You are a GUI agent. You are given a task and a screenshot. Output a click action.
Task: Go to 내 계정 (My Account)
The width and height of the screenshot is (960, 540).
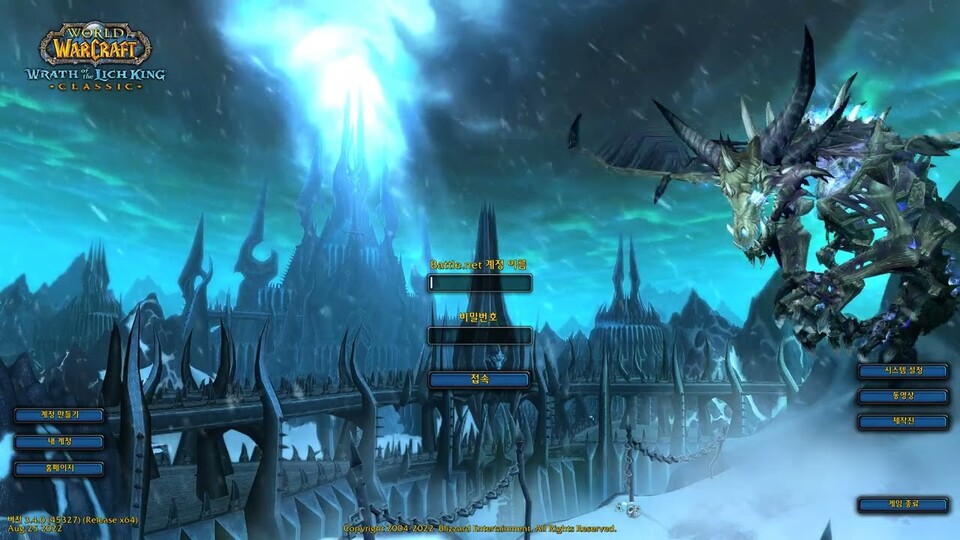59,441
